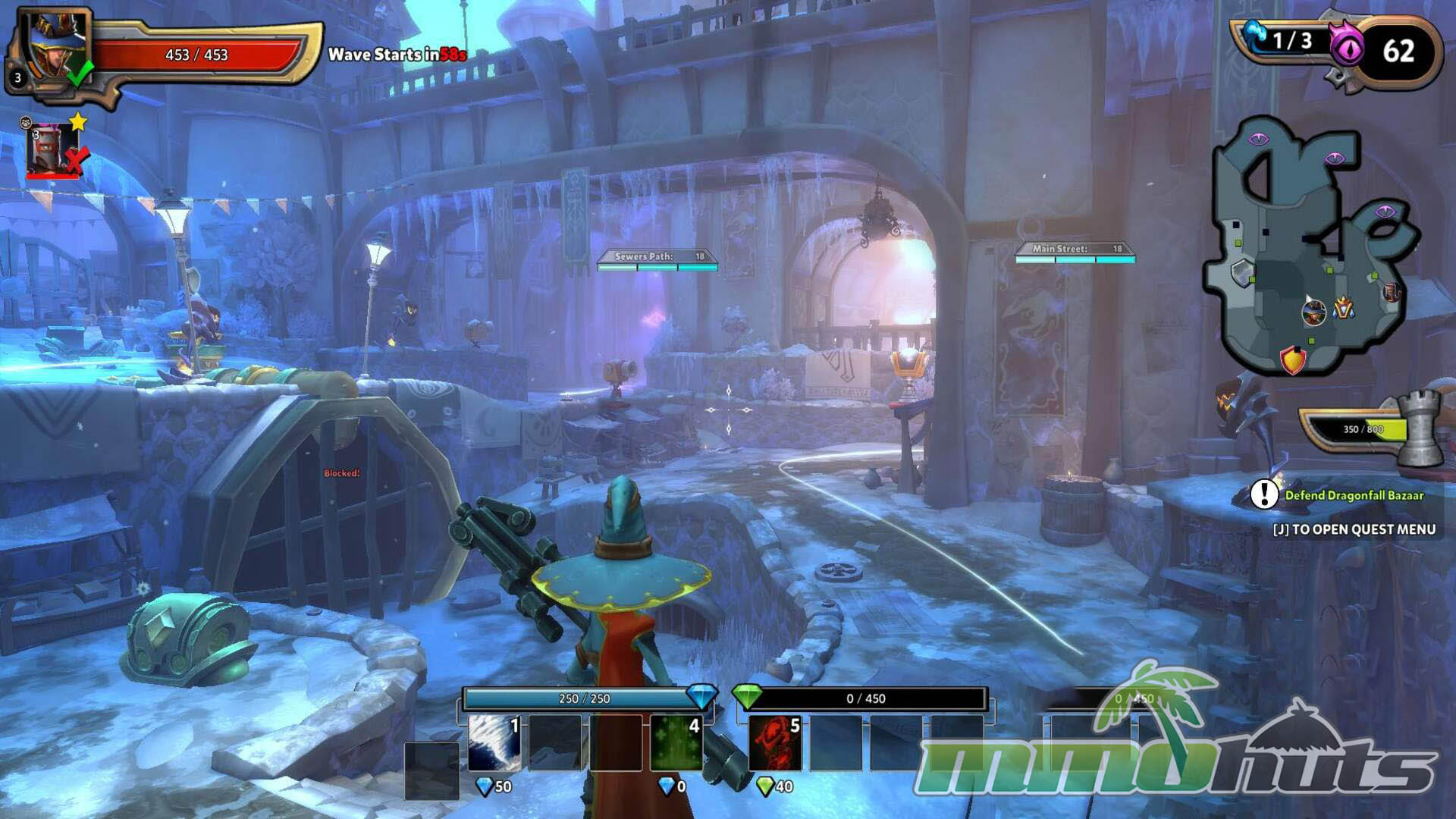Click the player hero portrait

[55, 47]
